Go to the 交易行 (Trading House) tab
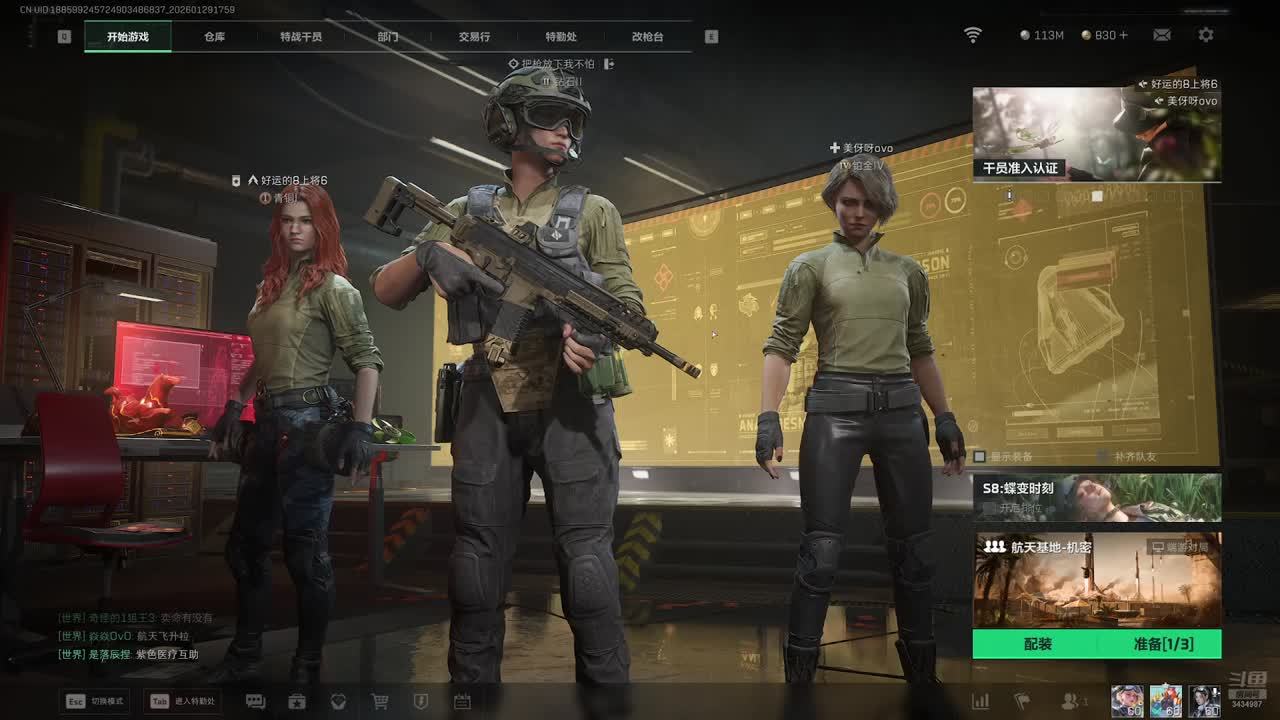 pos(474,37)
